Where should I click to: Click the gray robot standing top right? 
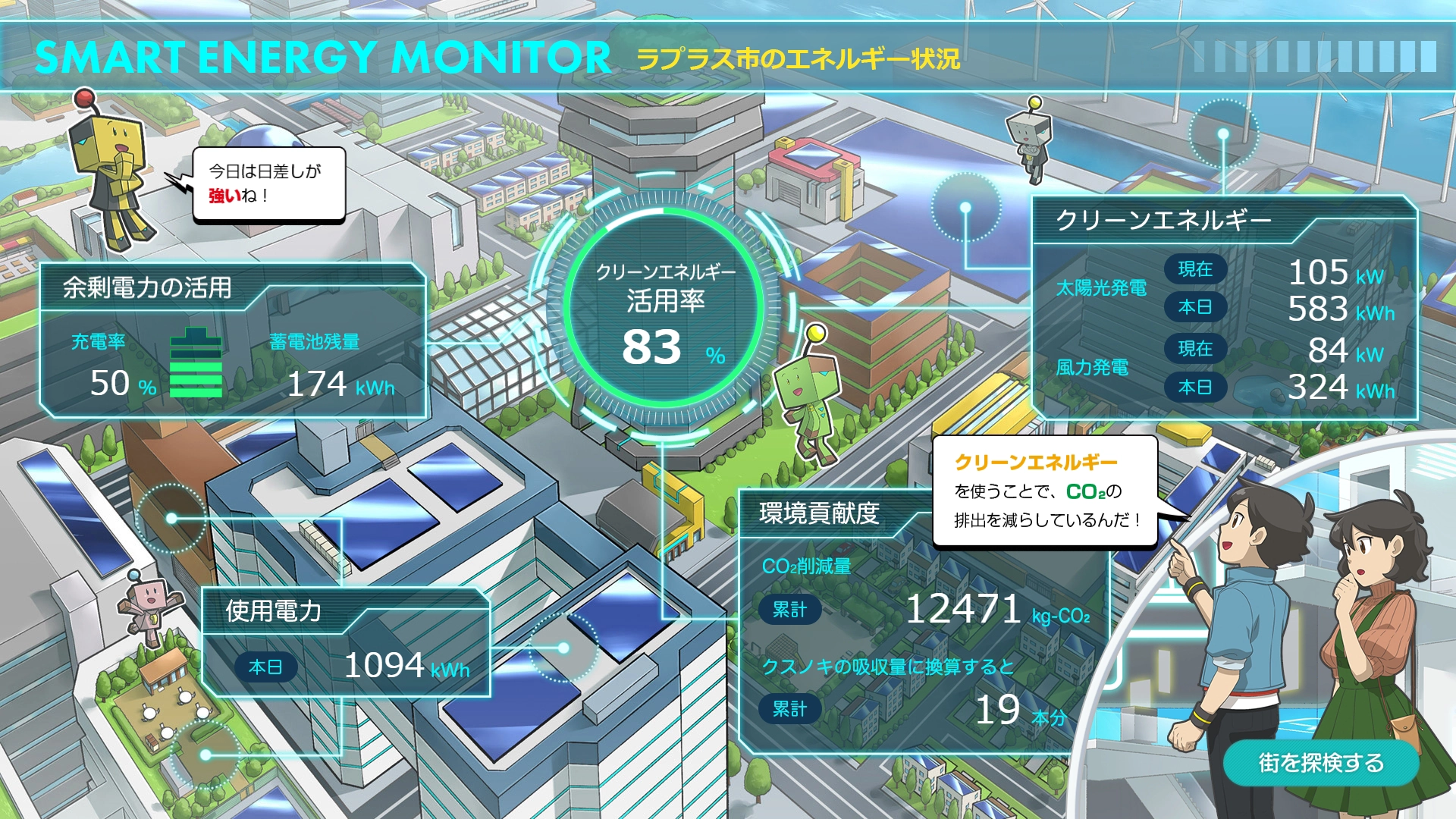[x=1031, y=140]
